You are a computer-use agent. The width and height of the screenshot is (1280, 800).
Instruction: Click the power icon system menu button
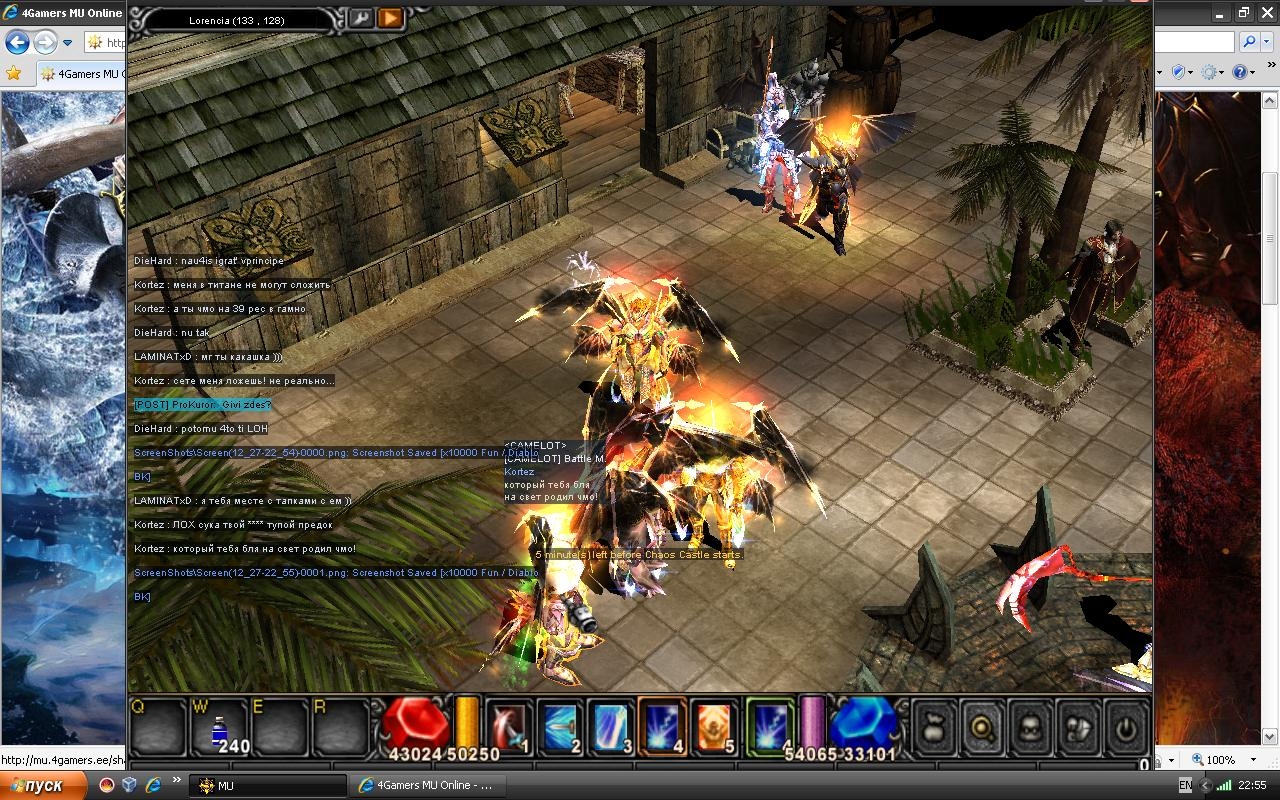[1127, 727]
